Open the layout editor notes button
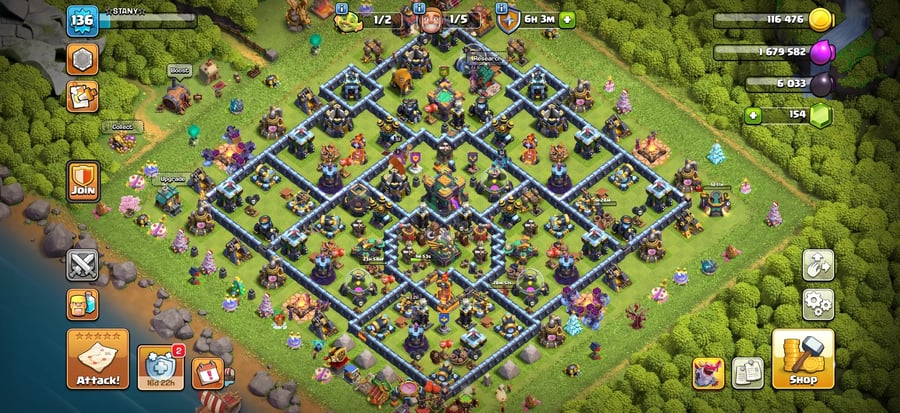Image resolution: width=900 pixels, height=413 pixels. (748, 372)
